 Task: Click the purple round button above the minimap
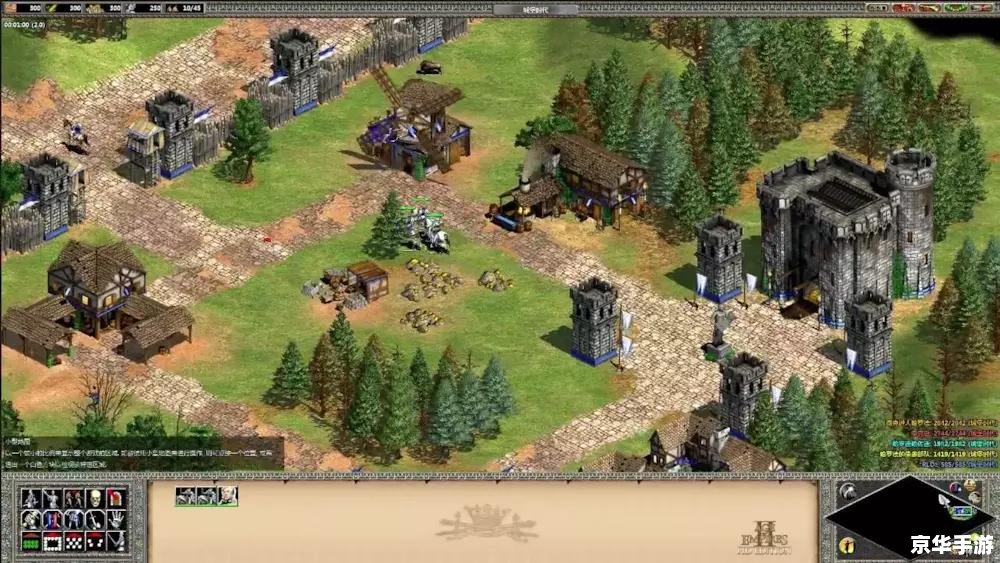click(955, 488)
